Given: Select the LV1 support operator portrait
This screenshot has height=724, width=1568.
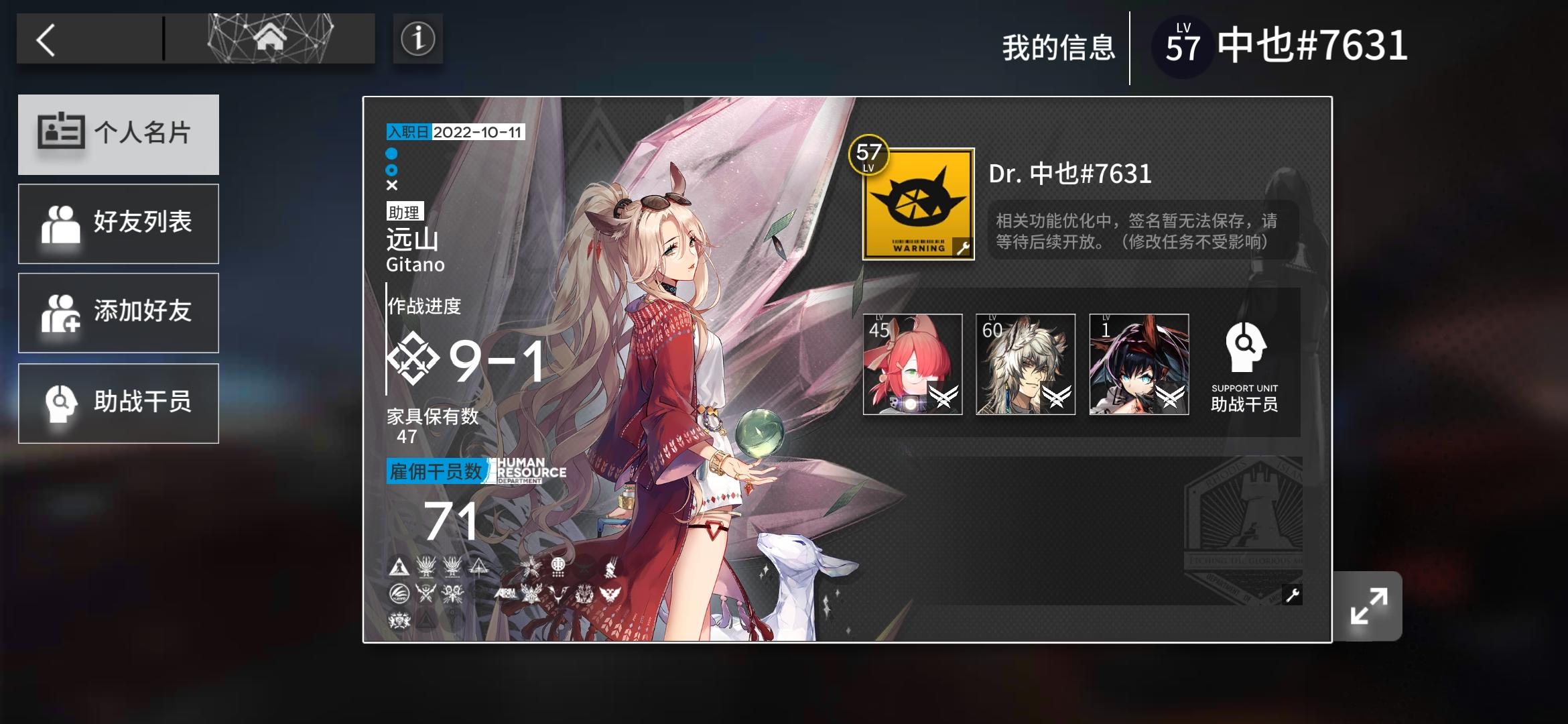Looking at the screenshot, I should click(1138, 365).
